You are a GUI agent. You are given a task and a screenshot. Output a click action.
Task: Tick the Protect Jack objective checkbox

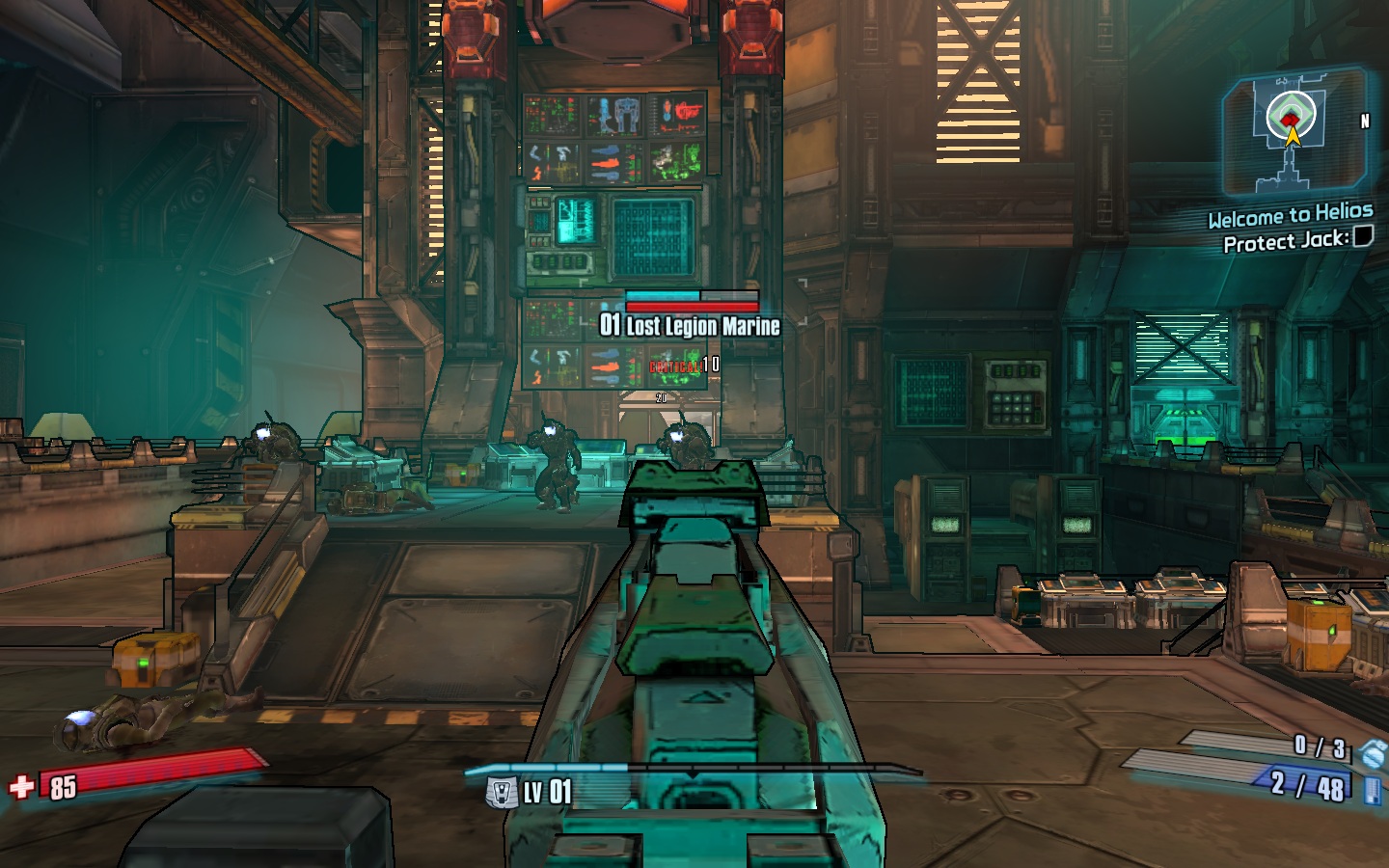[1362, 236]
